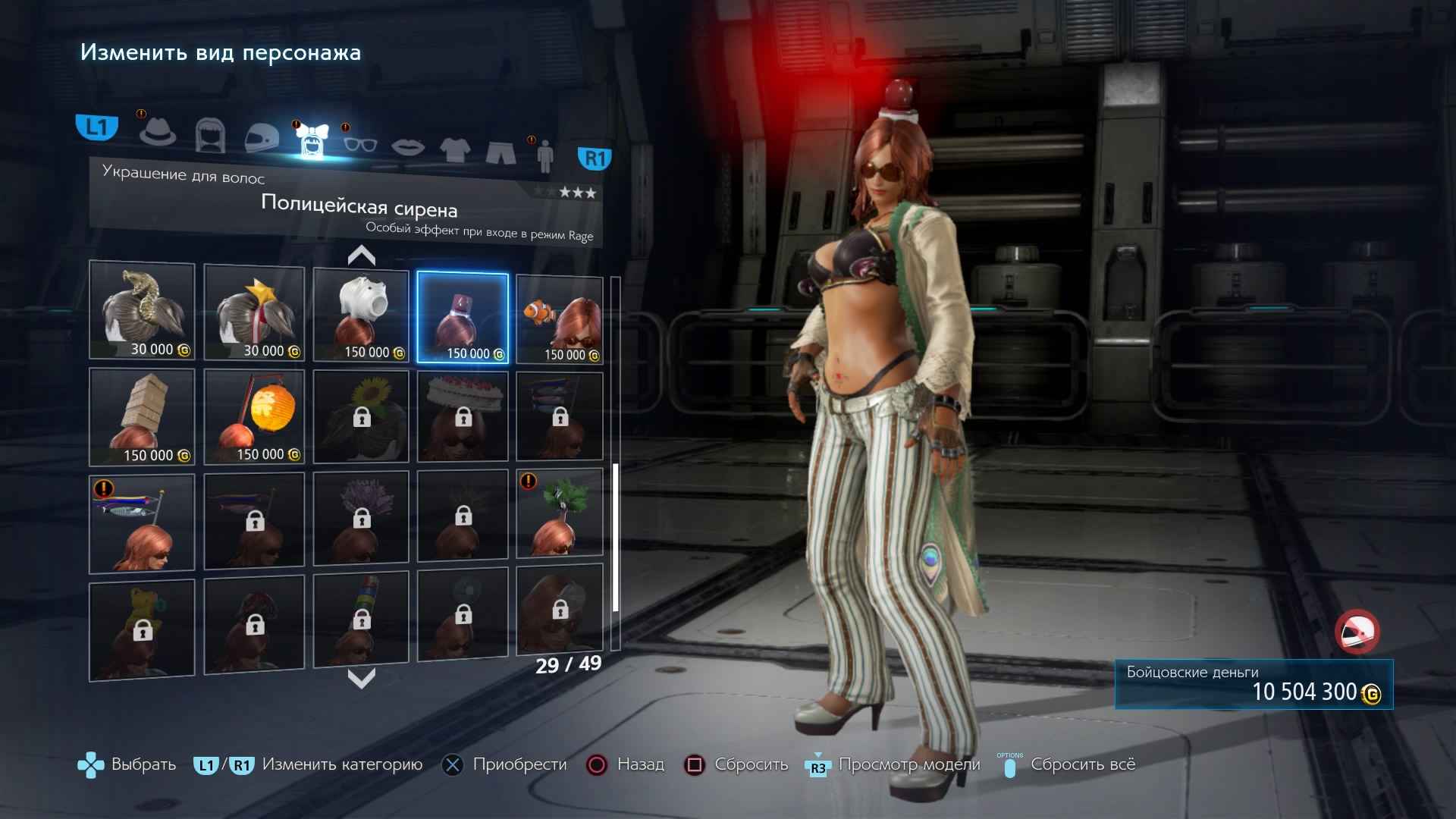Pick the orange paper lantern accessory
Image resolution: width=1456 pixels, height=819 pixels.
pos(254,417)
